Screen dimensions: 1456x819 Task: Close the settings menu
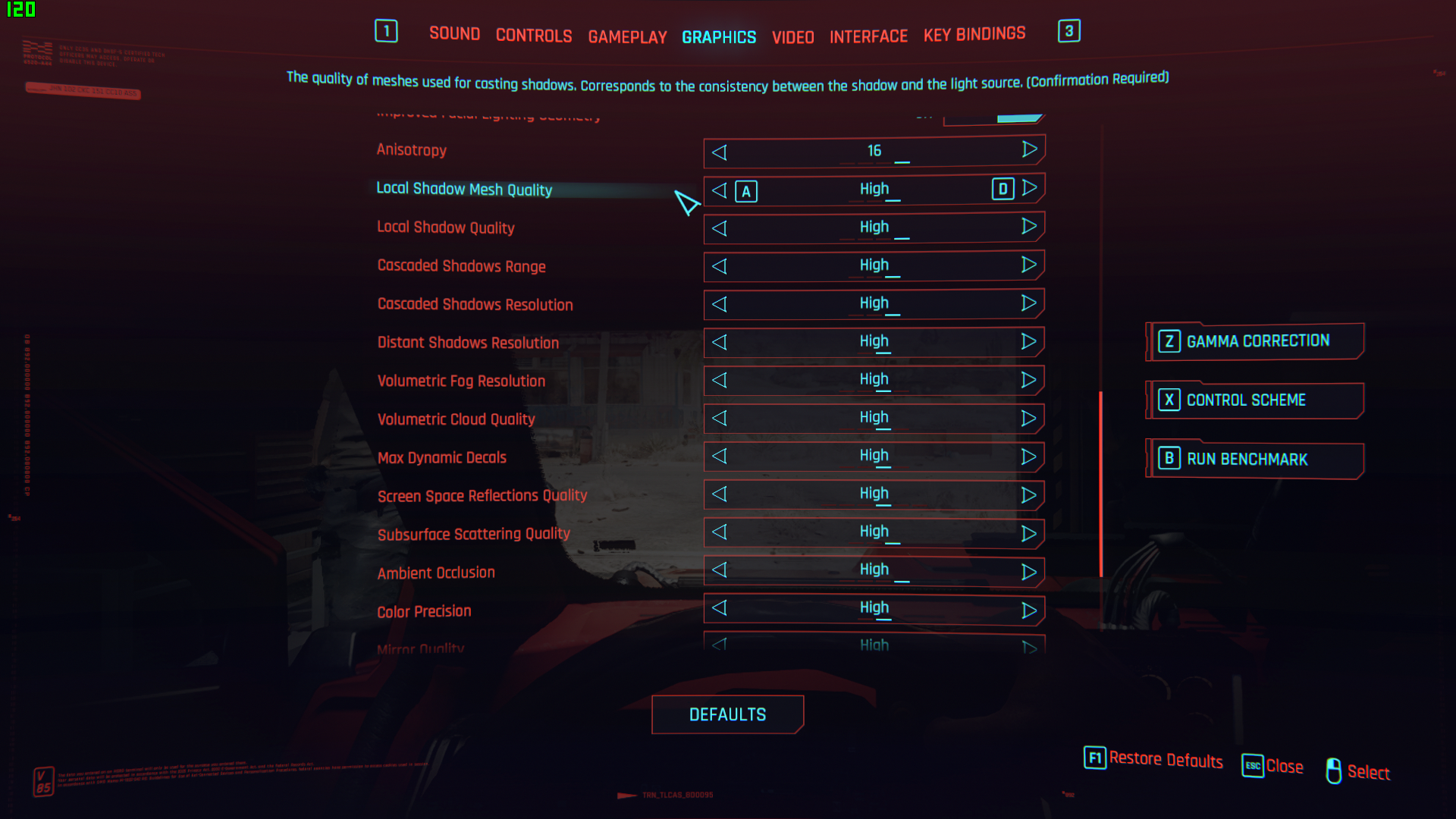coord(1273,766)
